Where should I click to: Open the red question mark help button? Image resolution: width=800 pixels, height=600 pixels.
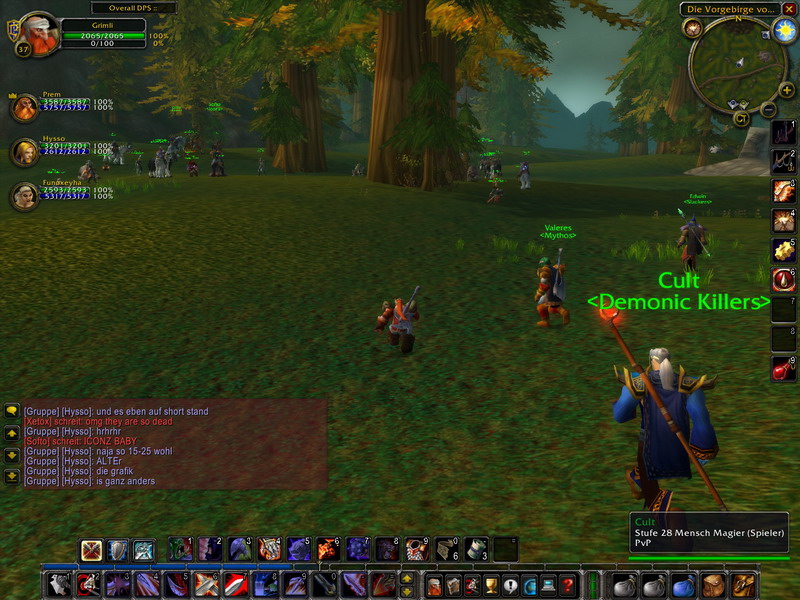coord(568,585)
